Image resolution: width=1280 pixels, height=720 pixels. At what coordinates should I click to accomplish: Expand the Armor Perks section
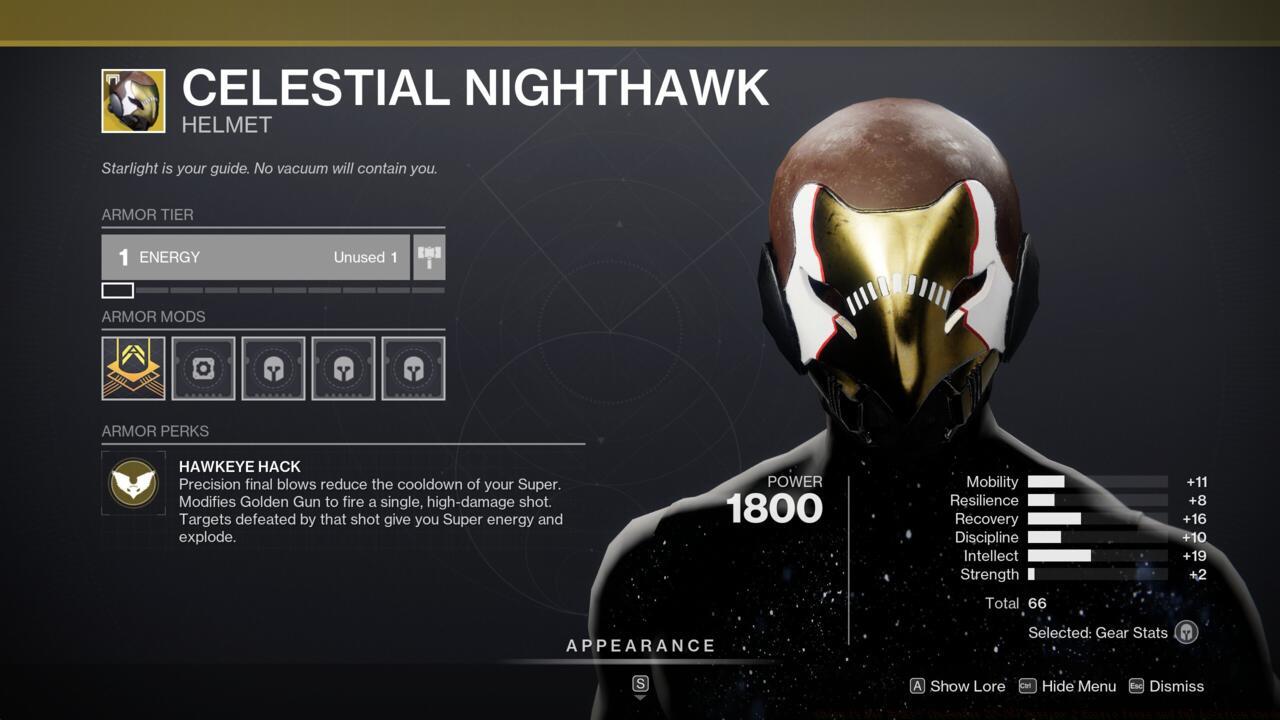click(x=155, y=431)
